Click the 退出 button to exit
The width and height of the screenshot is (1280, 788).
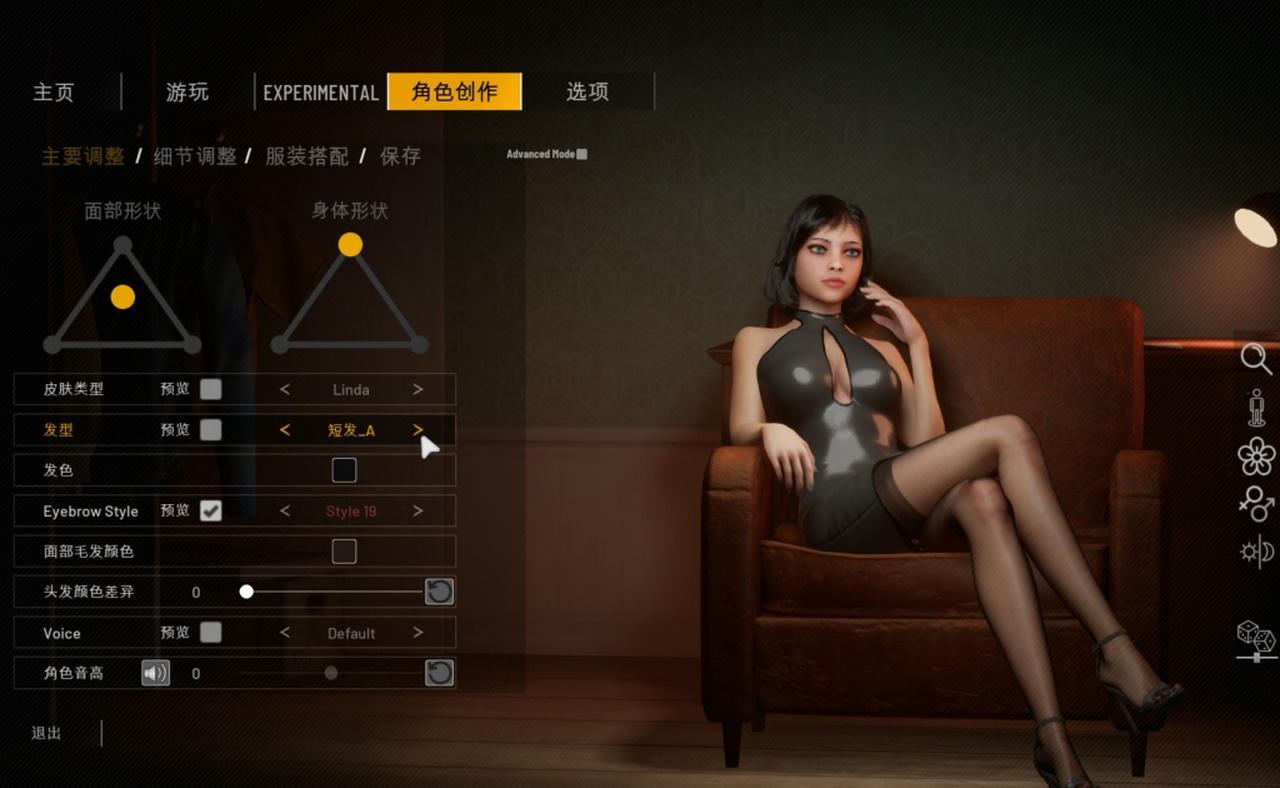click(46, 733)
